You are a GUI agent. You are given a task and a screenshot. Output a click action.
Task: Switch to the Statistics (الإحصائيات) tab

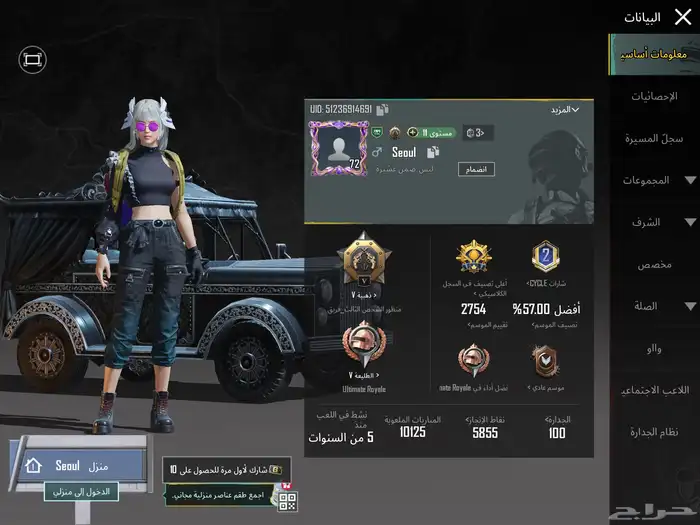pyautogui.click(x=655, y=96)
